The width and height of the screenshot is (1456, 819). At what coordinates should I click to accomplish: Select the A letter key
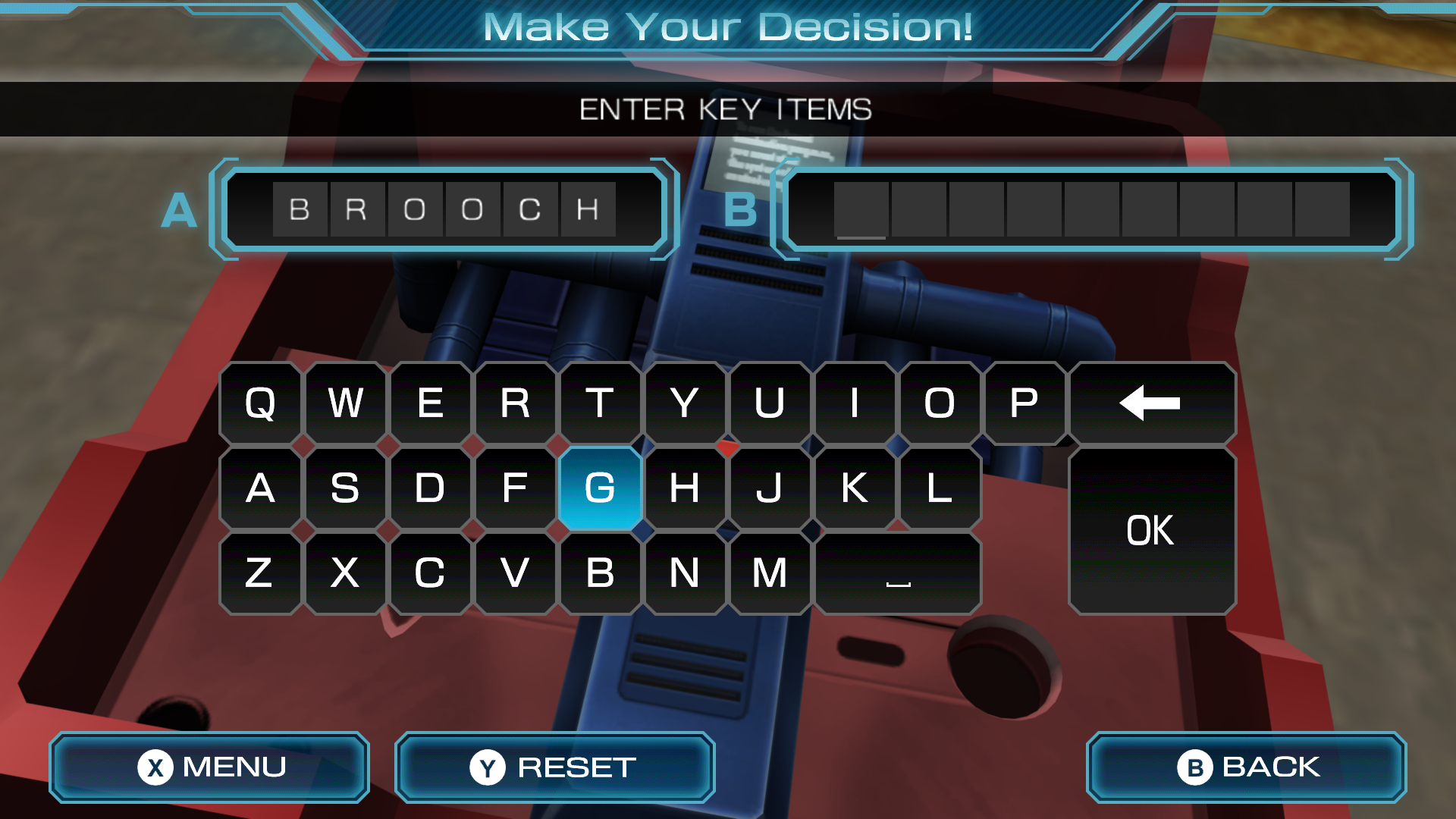260,488
